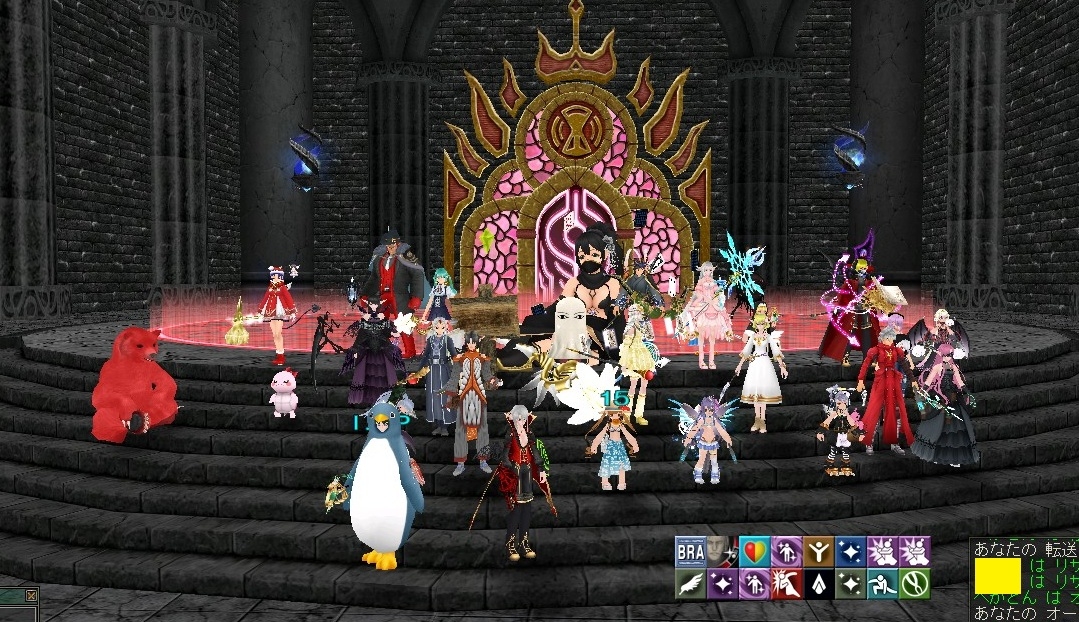Use the brown raised-arms figure skill
The height and width of the screenshot is (622, 1079).
click(818, 552)
